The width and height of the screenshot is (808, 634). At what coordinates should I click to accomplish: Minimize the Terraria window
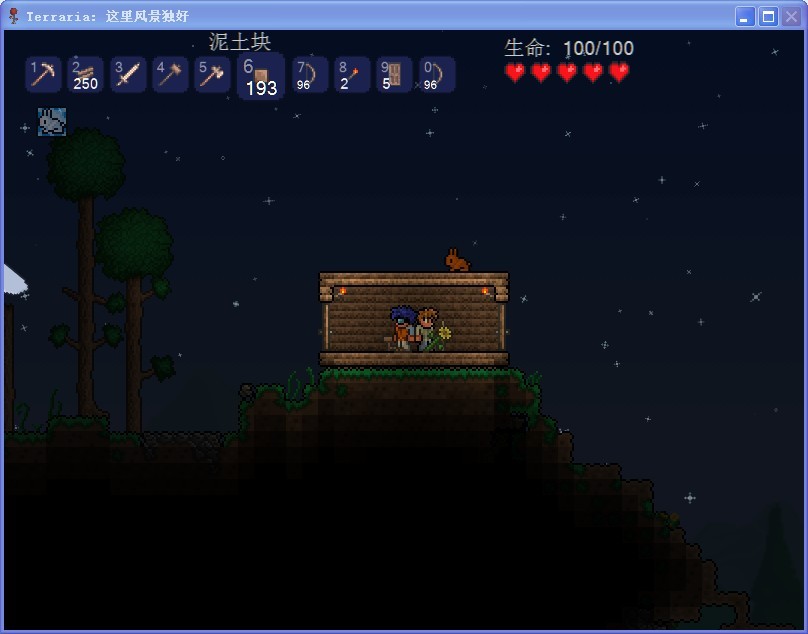point(745,16)
